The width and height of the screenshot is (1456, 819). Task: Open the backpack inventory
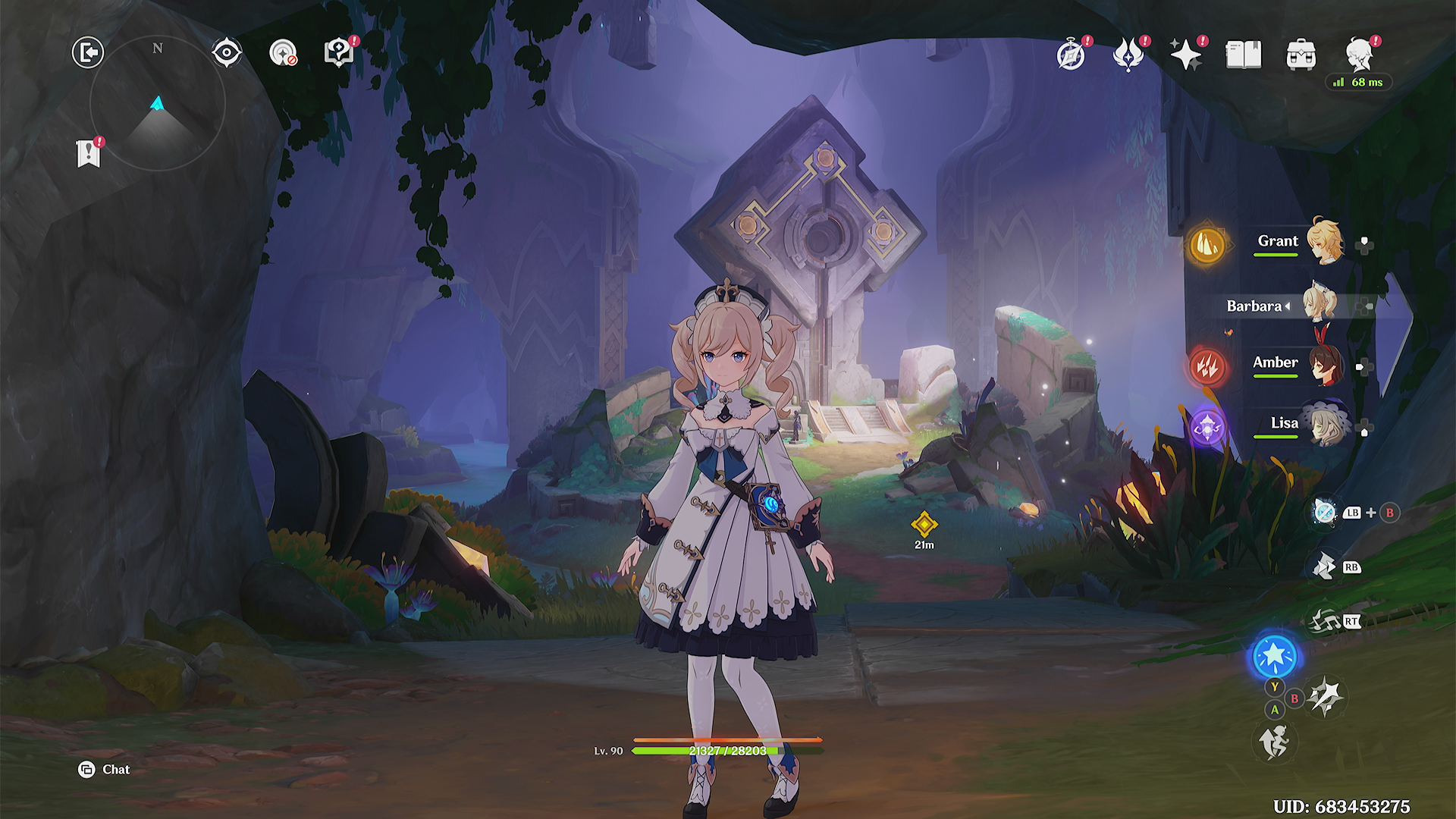click(x=1301, y=55)
